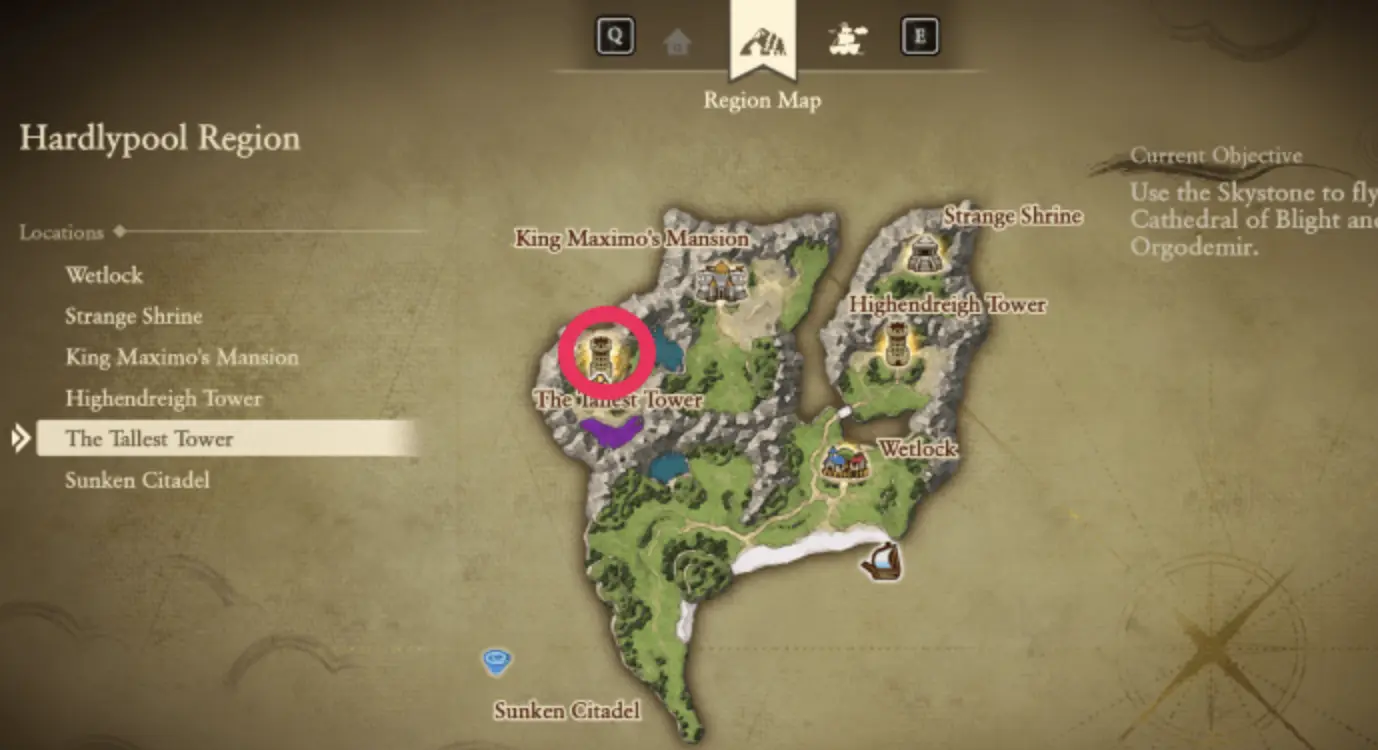Switch to the house icon map tab

click(677, 41)
